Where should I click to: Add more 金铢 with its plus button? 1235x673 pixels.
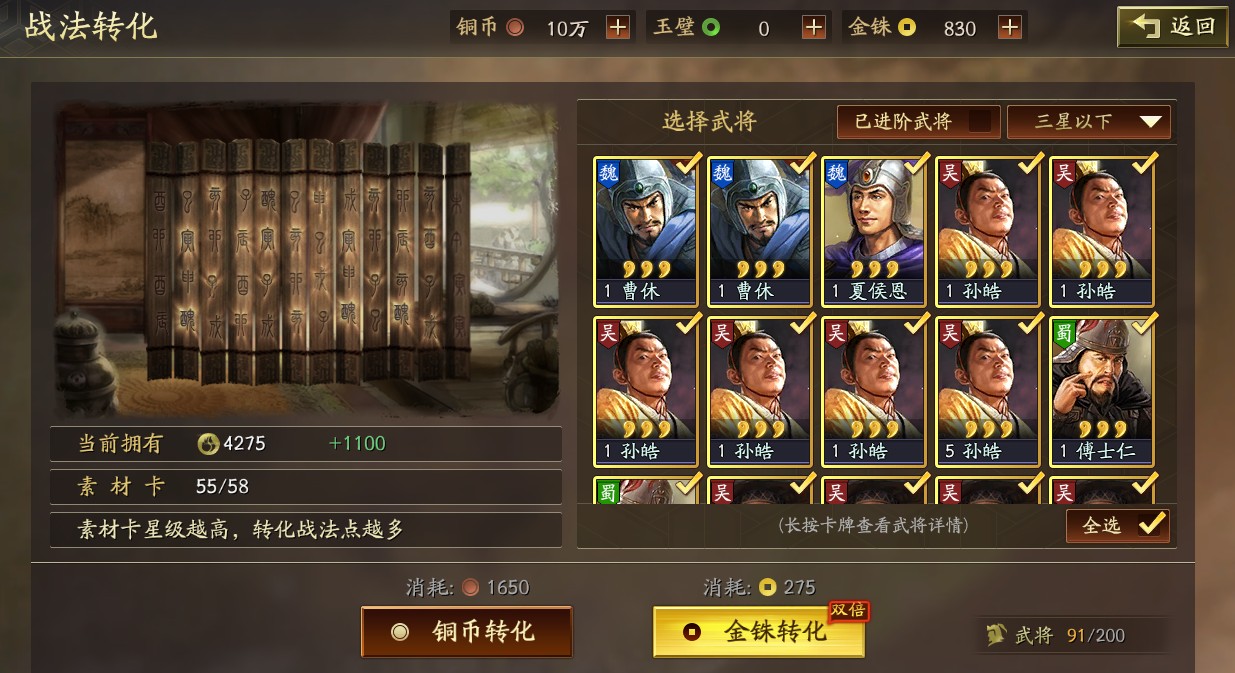click(1010, 28)
